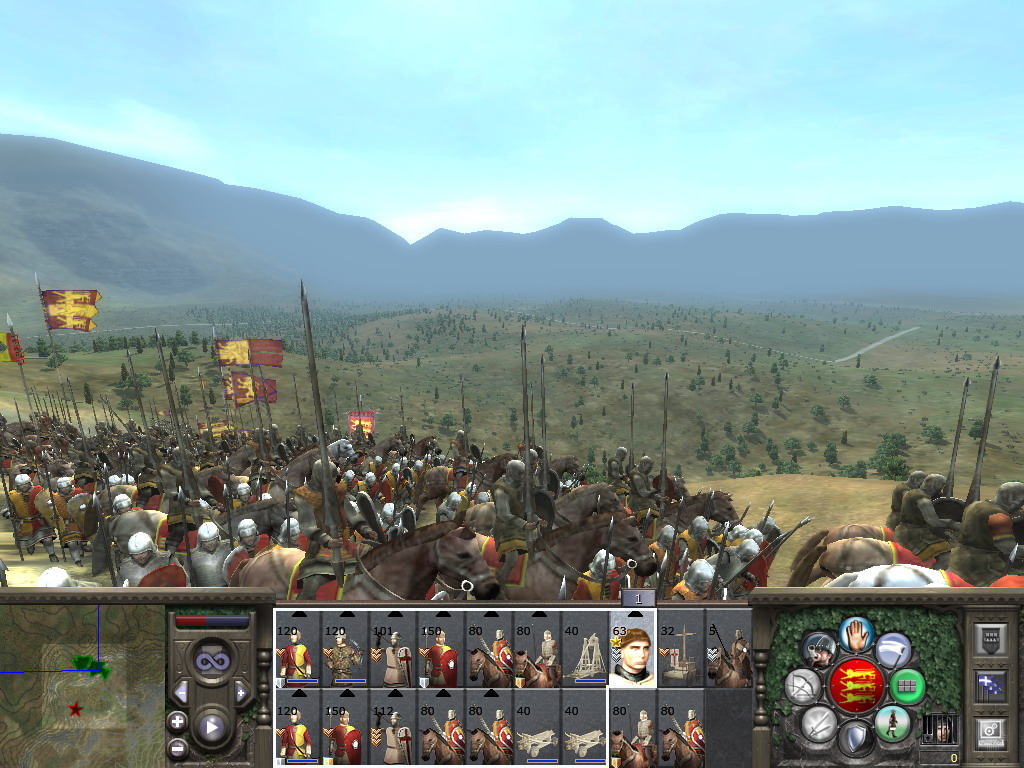1024x768 pixels.
Task: Click the red three-lions faction emblem
Action: click(855, 686)
